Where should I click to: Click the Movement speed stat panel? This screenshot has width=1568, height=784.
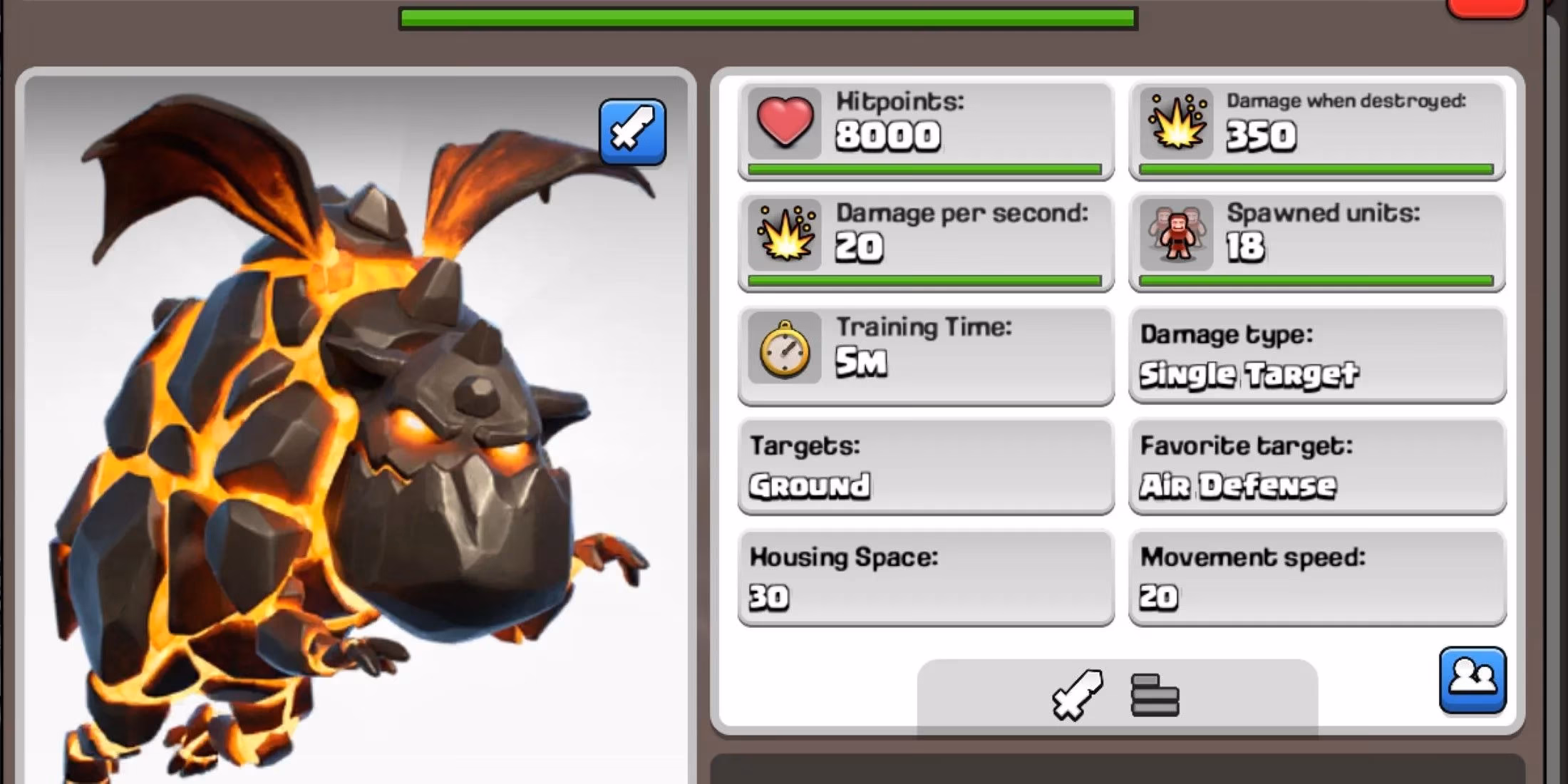click(1319, 577)
